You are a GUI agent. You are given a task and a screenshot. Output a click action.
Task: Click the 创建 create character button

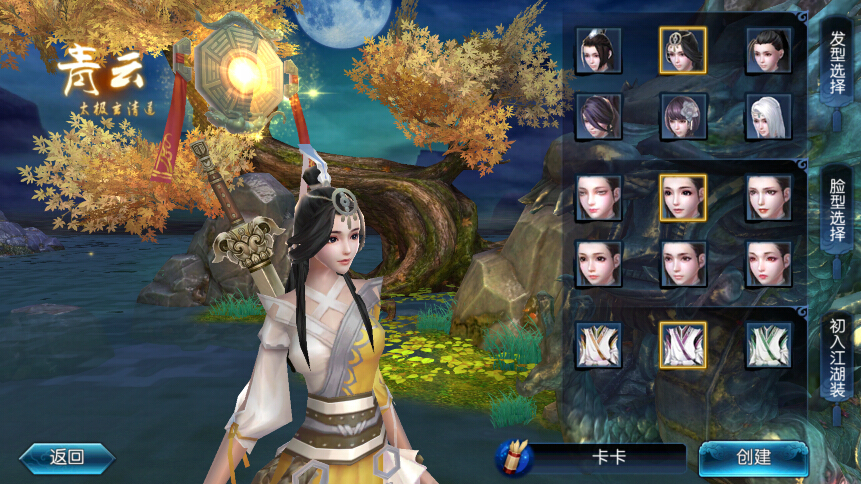pos(753,457)
